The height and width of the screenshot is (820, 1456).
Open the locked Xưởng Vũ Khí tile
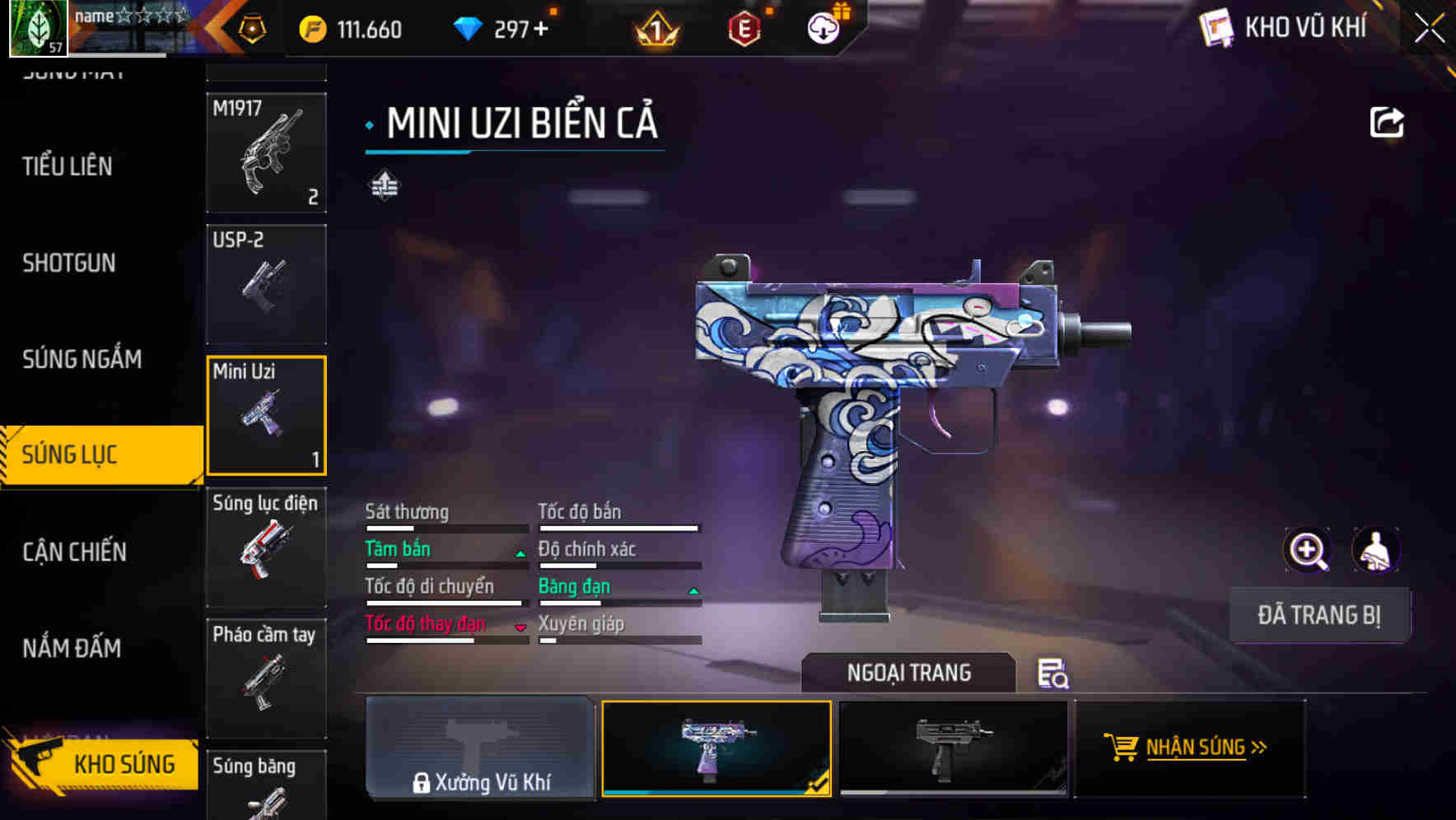pyautogui.click(x=481, y=748)
